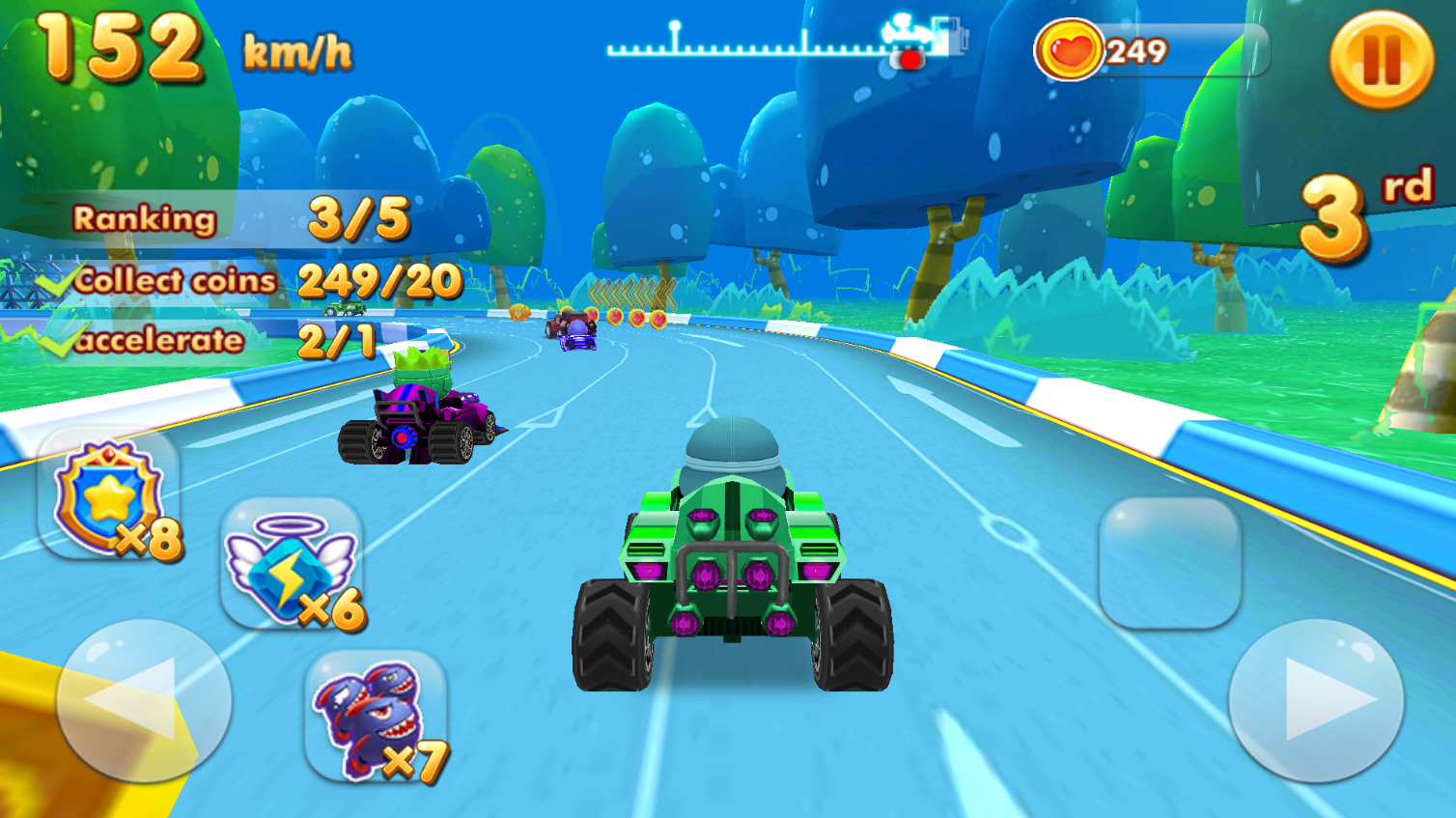Image resolution: width=1456 pixels, height=818 pixels.
Task: Toggle the red position dot on progress track
Action: coord(910,60)
